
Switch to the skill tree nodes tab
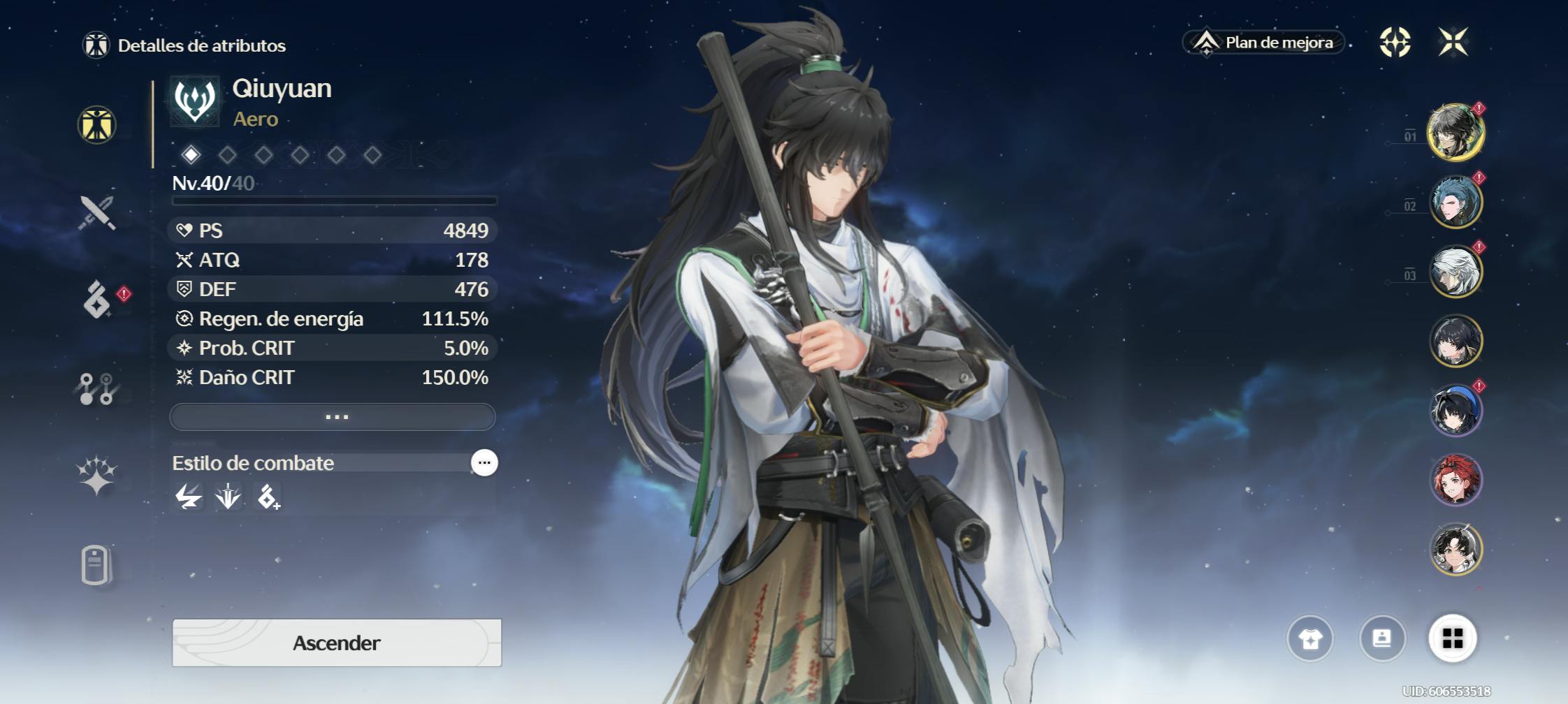[96, 389]
